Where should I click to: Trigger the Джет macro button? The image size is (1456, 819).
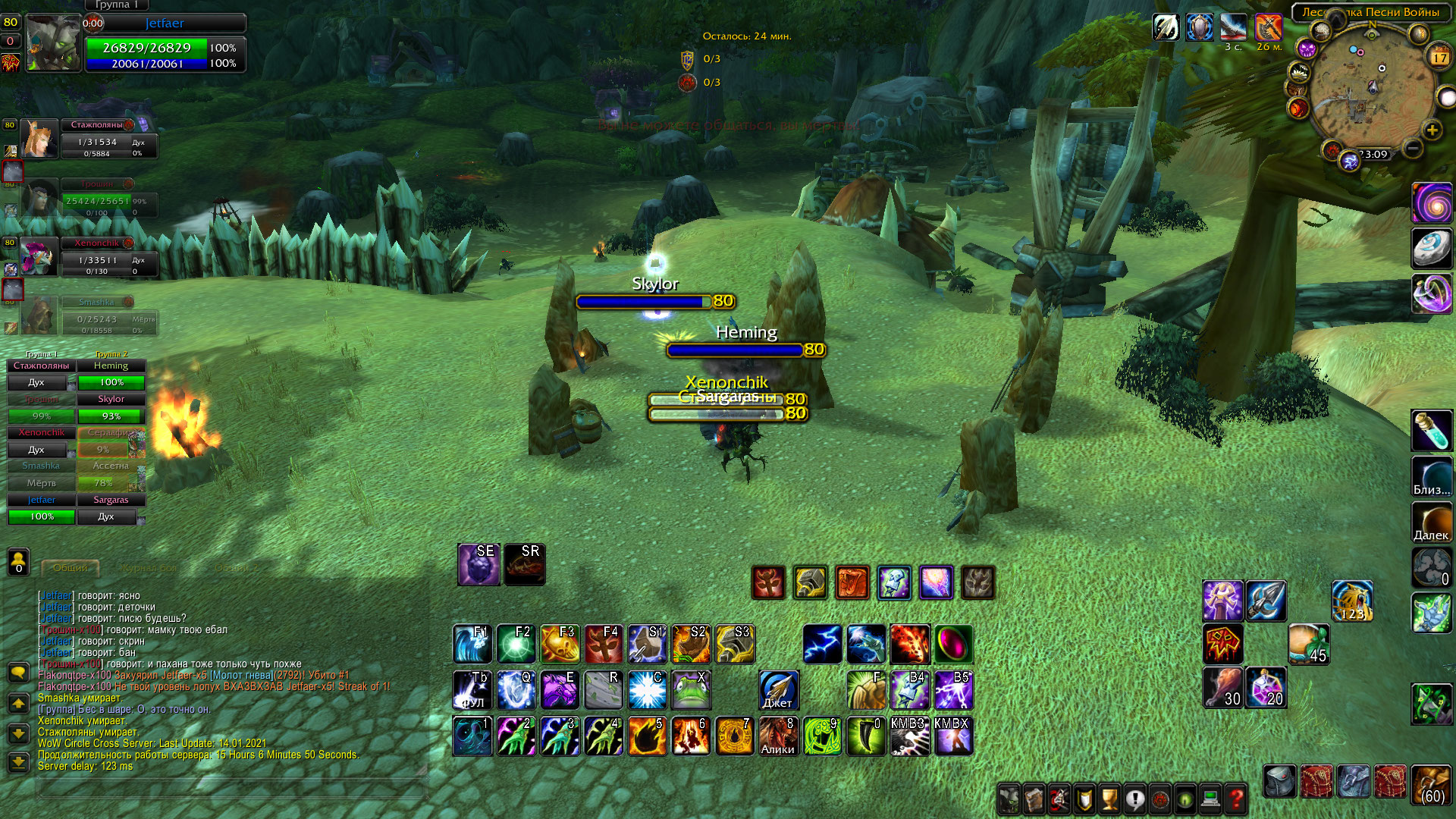(x=778, y=689)
